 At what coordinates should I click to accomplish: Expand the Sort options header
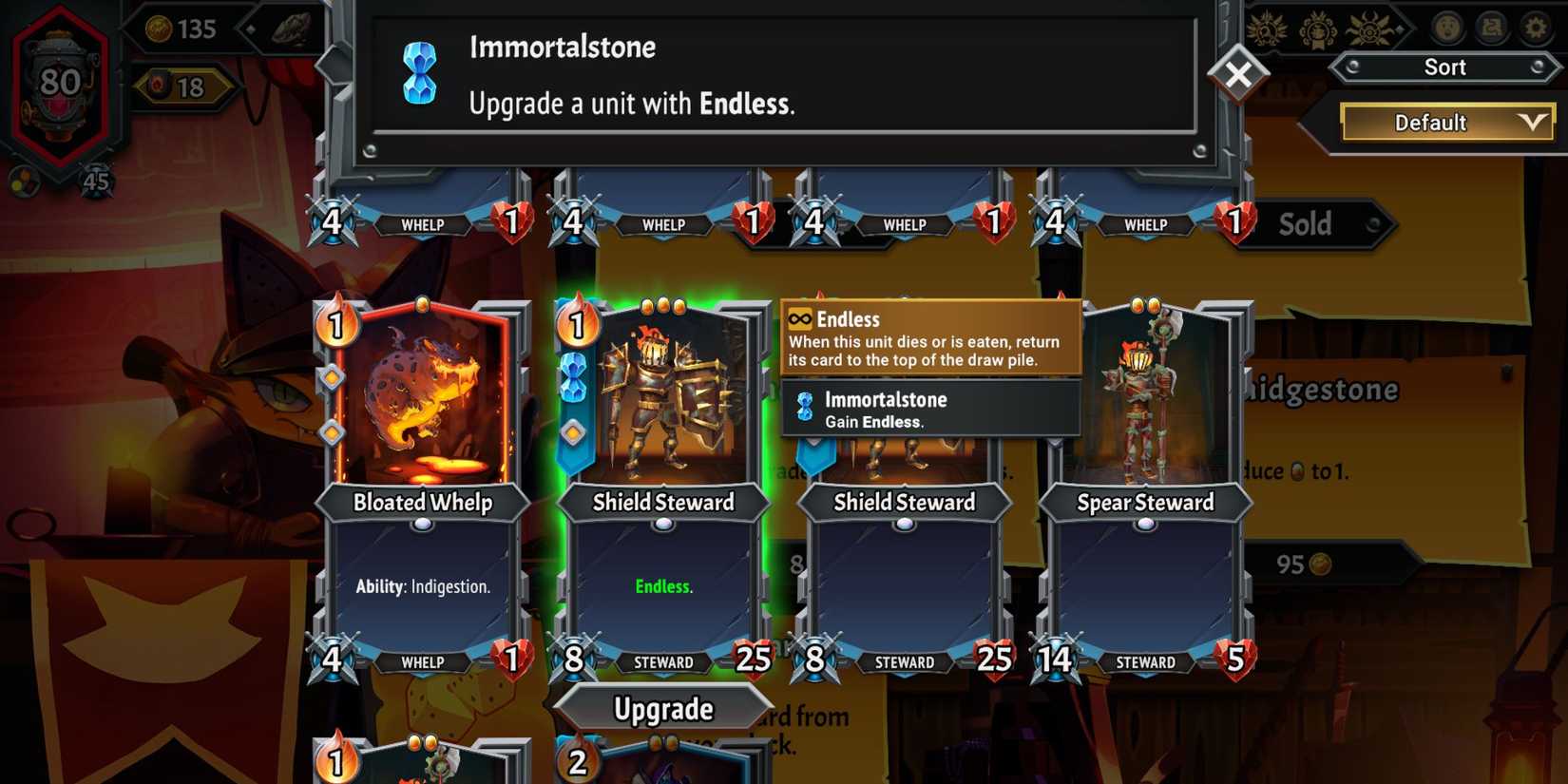pos(1445,67)
